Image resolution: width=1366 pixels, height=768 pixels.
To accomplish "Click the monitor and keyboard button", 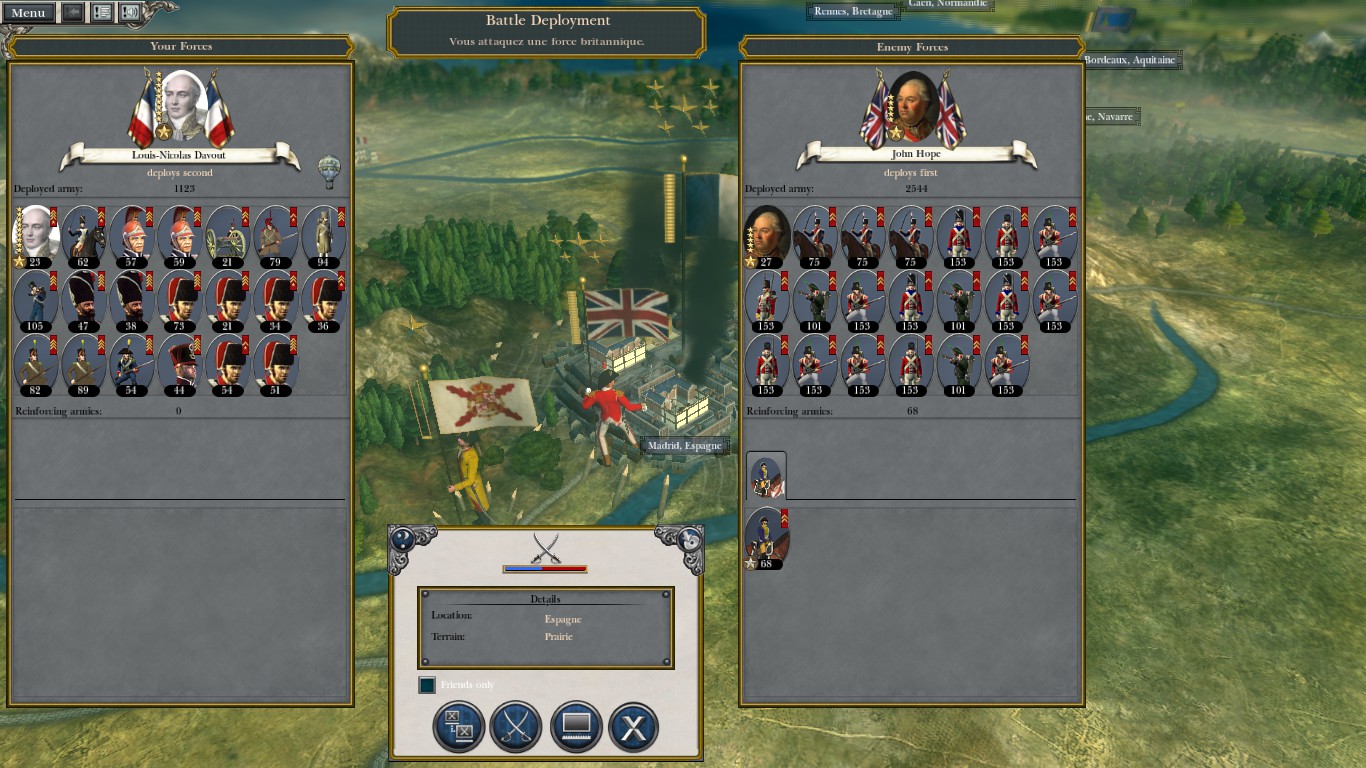I will coord(575,726).
